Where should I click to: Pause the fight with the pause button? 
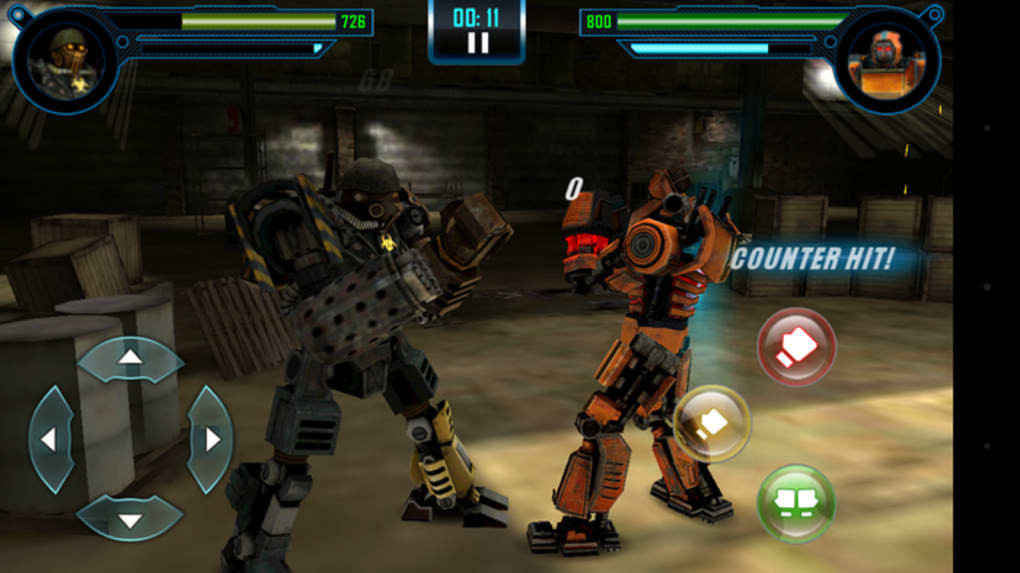tap(477, 43)
